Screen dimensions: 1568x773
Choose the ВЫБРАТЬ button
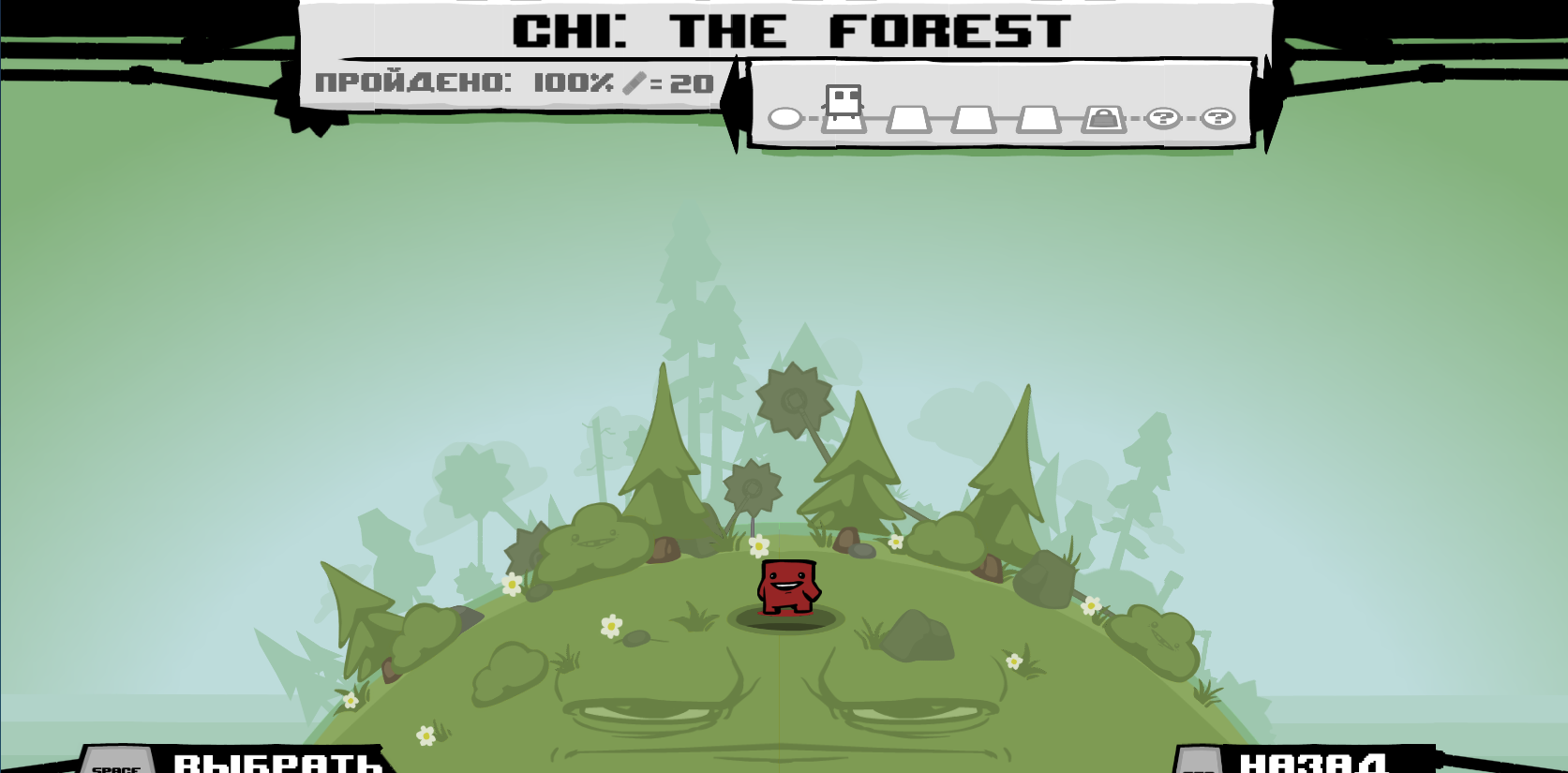pyautogui.click(x=277, y=762)
